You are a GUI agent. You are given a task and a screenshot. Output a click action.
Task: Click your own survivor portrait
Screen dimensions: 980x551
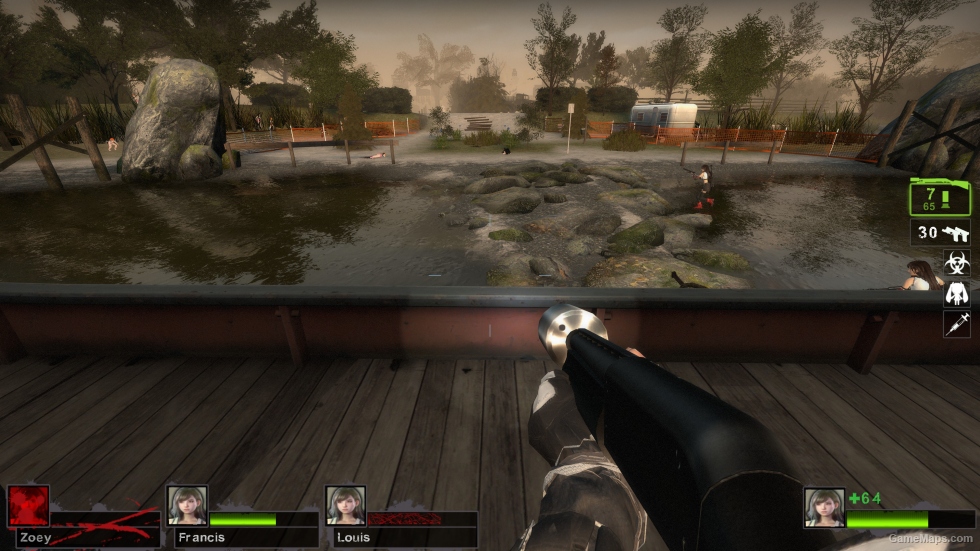tap(824, 507)
